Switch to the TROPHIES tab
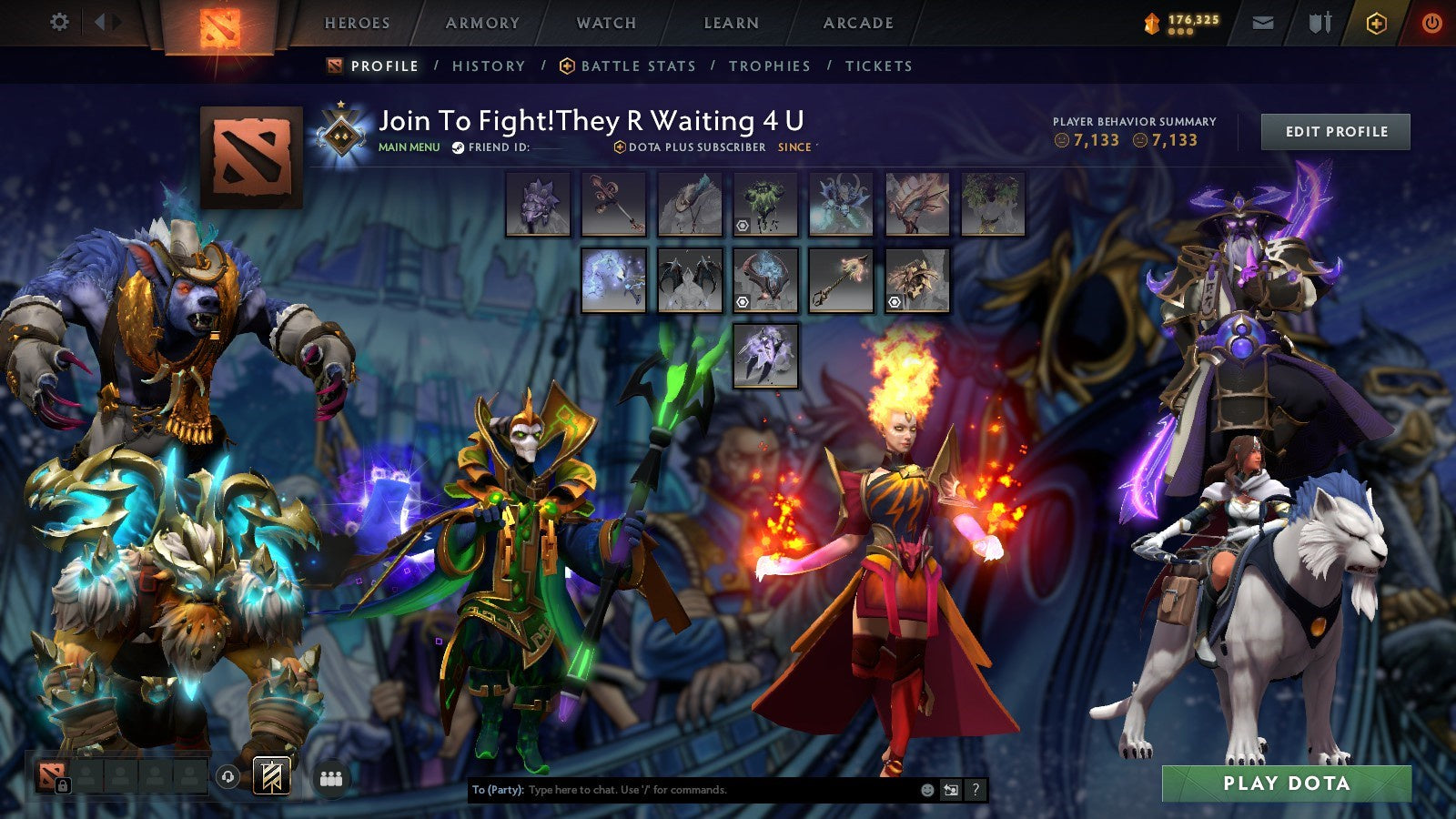Screen dimensions: 1456x819 (x=769, y=66)
